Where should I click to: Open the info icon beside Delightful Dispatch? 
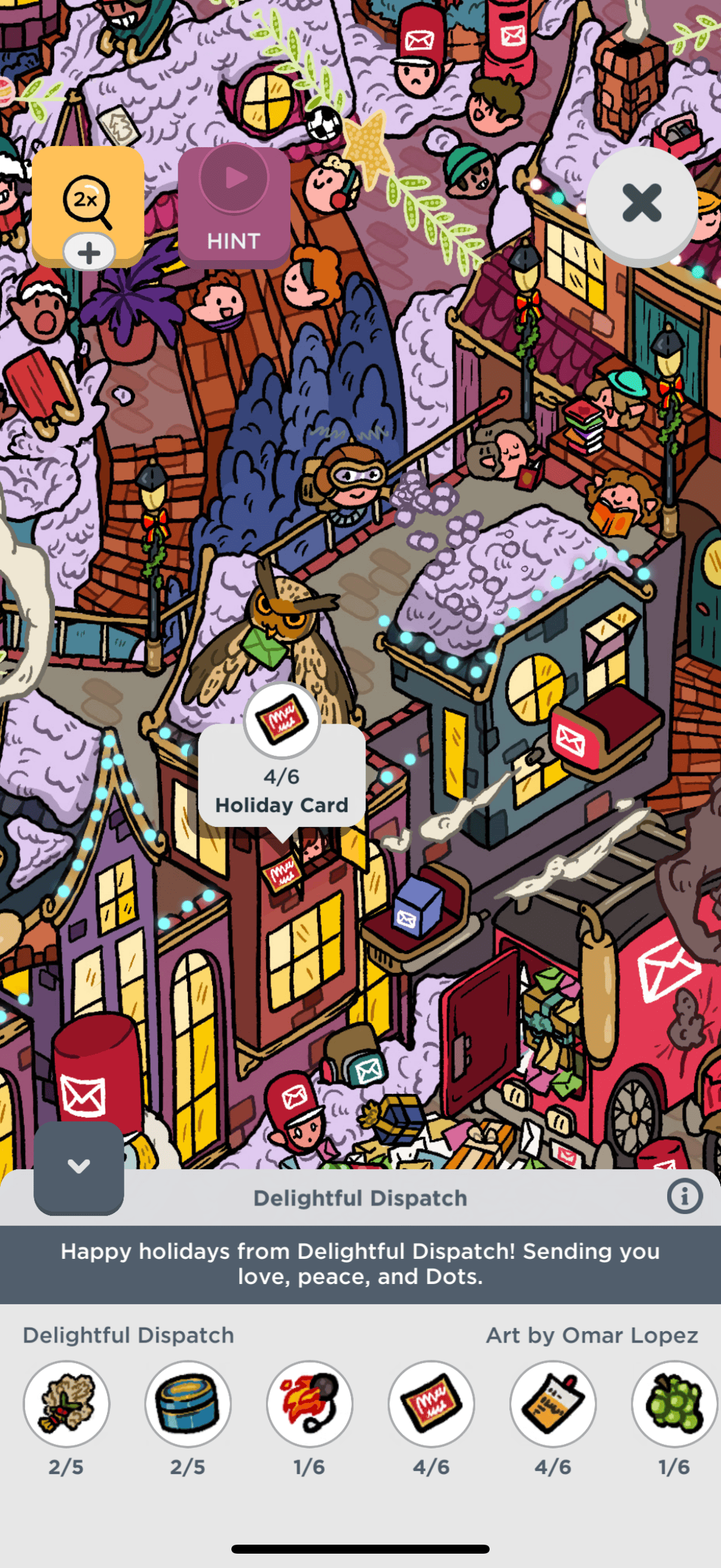coord(684,1197)
